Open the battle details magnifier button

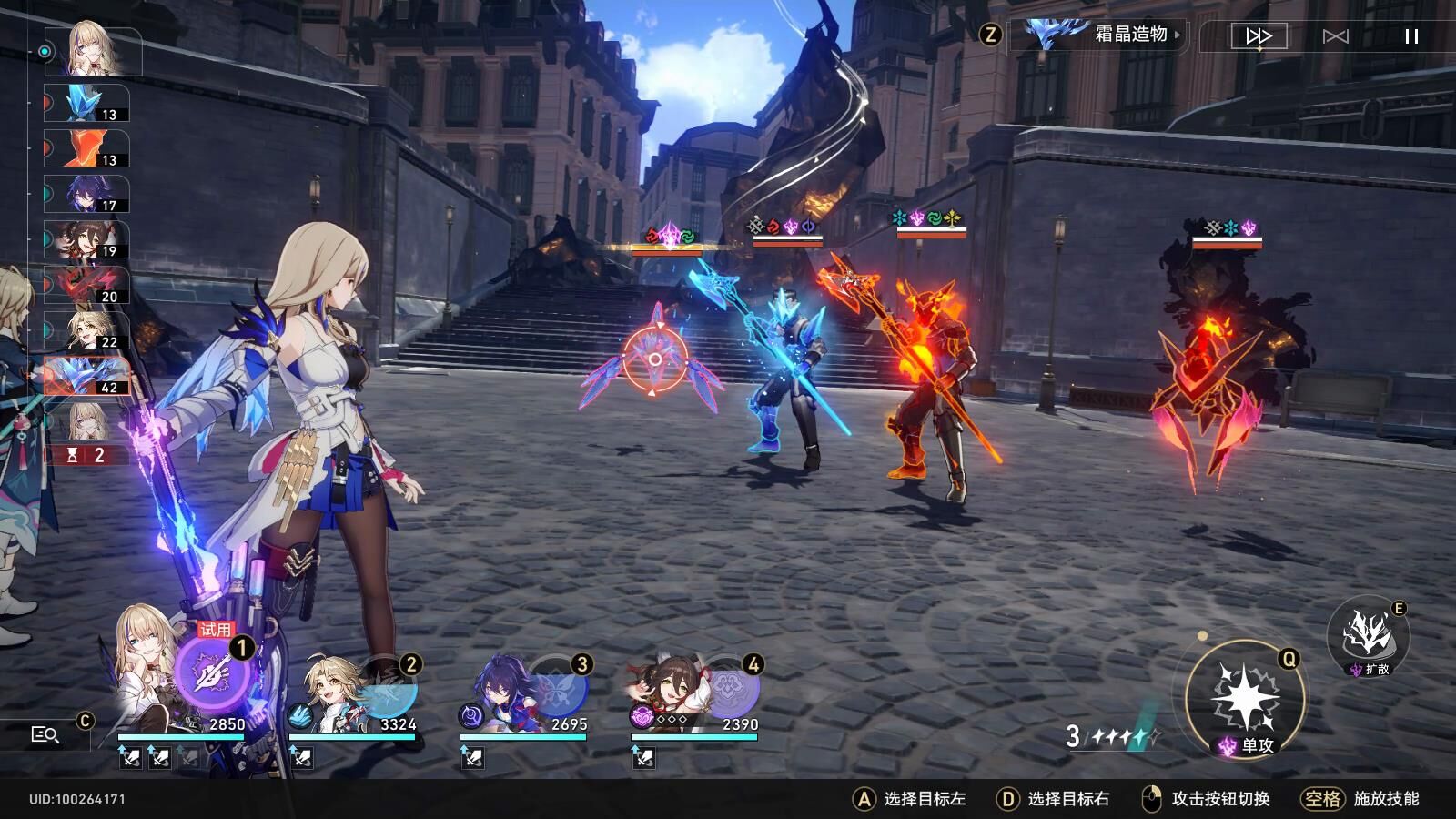click(45, 734)
